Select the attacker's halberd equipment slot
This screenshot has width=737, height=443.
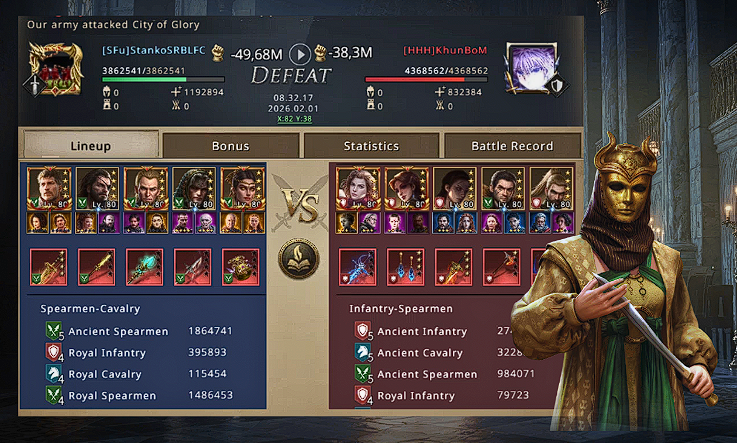[x=192, y=267]
